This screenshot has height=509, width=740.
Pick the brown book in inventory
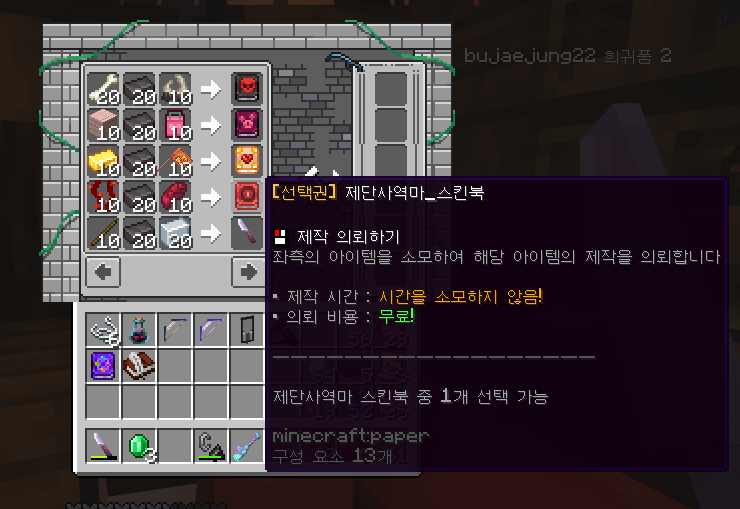tap(139, 365)
